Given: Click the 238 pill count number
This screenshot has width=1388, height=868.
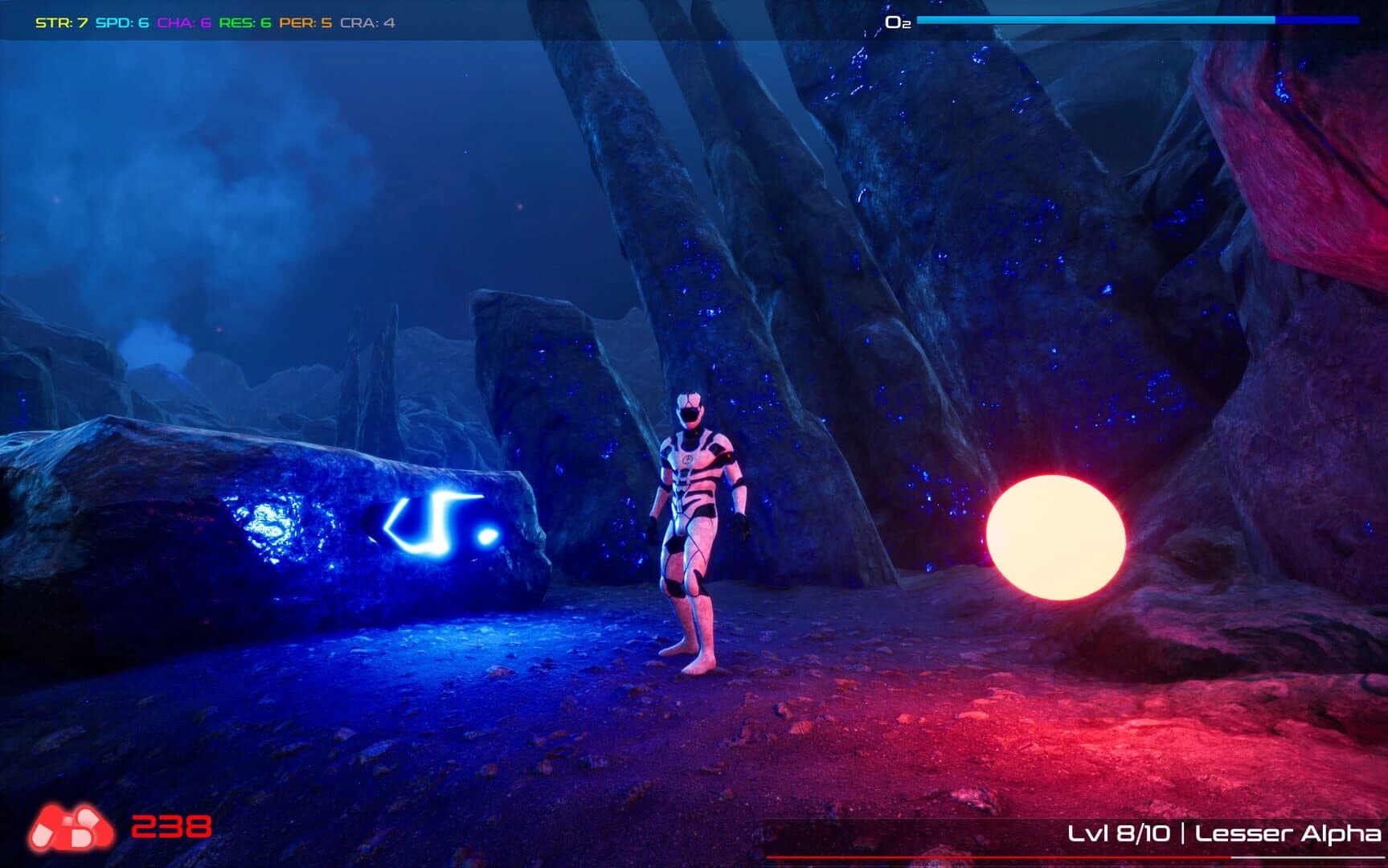Looking at the screenshot, I should 170,828.
